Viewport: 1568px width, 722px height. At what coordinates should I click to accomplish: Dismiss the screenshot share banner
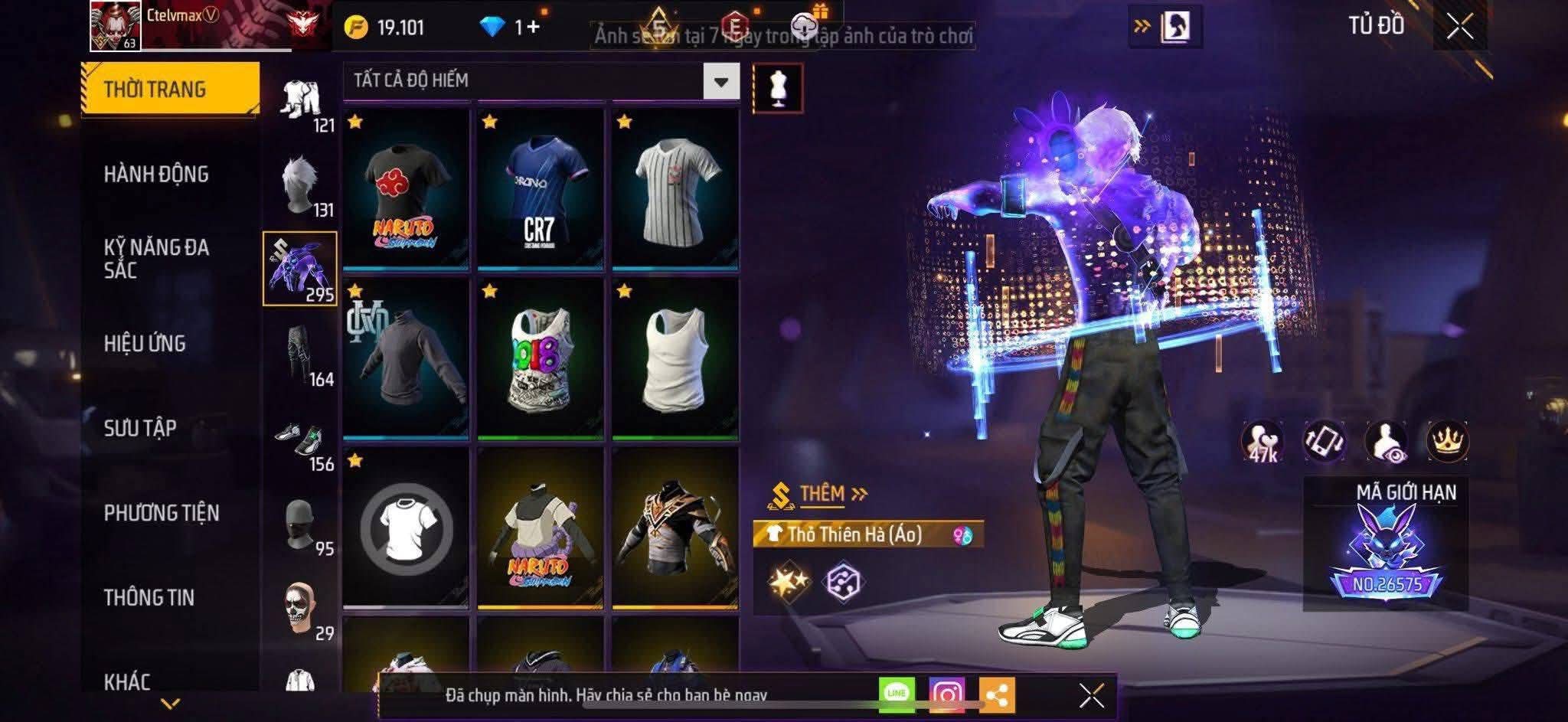(1091, 695)
